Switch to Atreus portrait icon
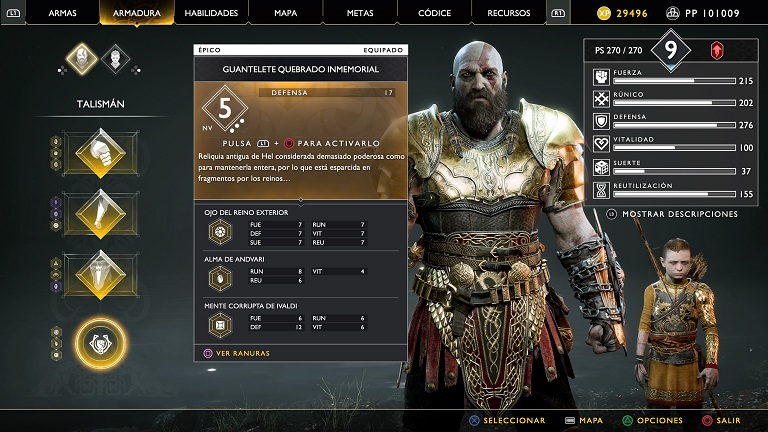 point(117,58)
